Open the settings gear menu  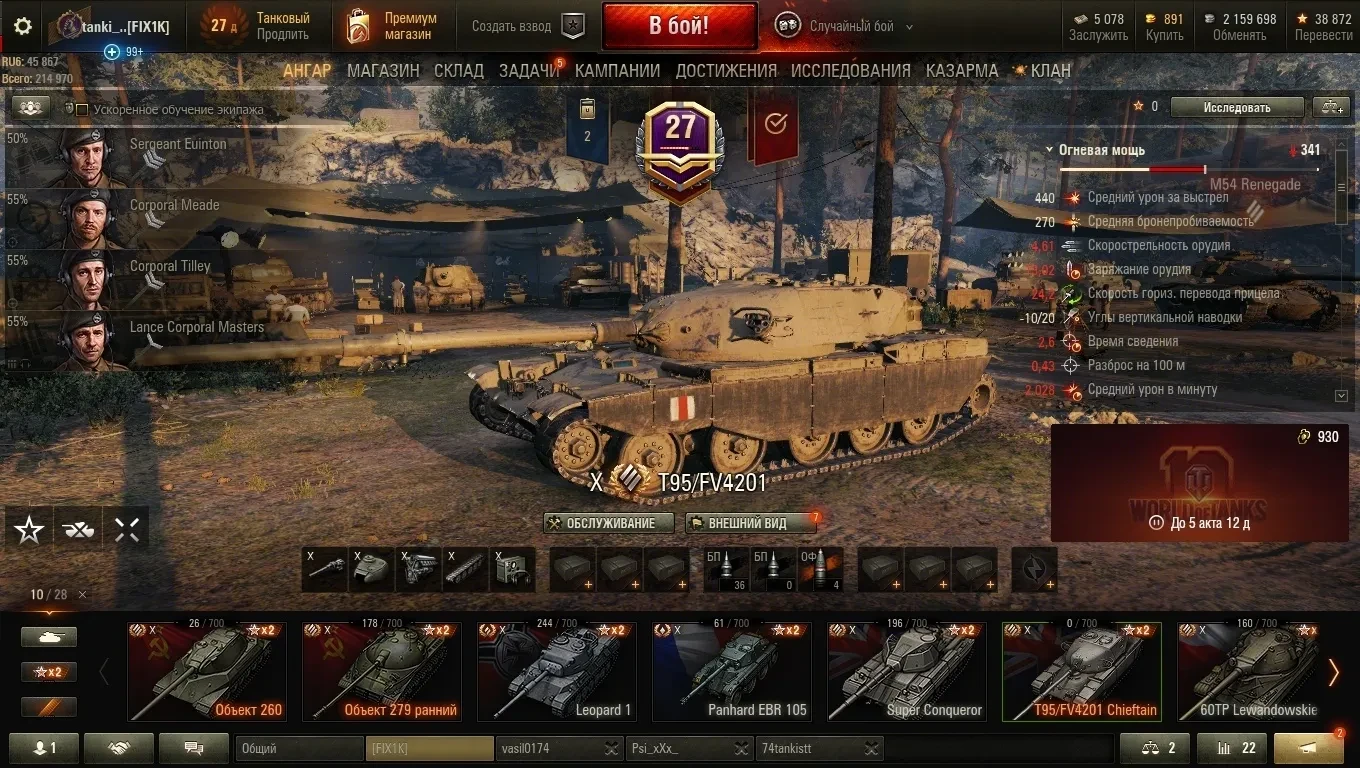pos(23,26)
